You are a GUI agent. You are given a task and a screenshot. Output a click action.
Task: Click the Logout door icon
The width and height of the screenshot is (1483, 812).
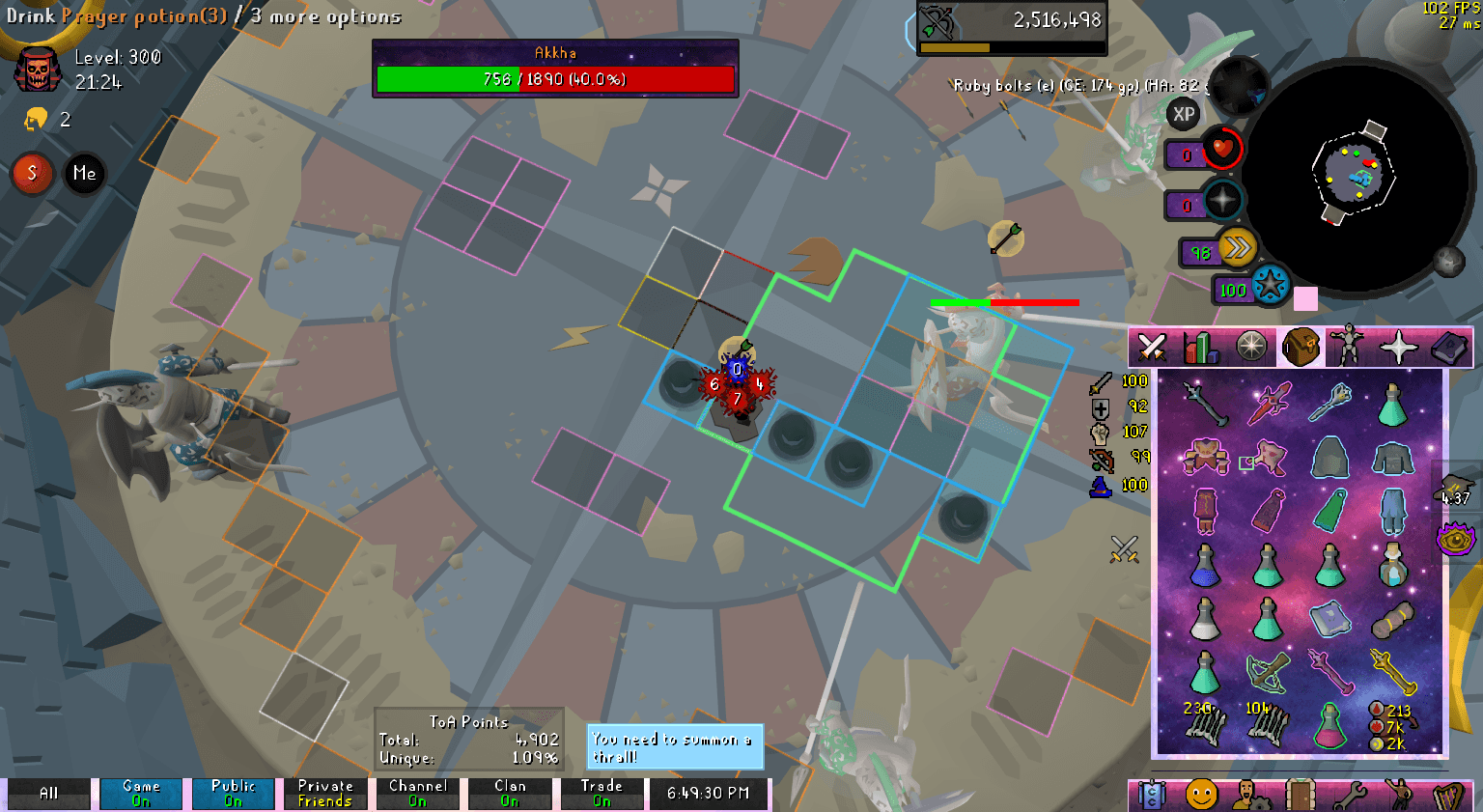(x=1301, y=792)
